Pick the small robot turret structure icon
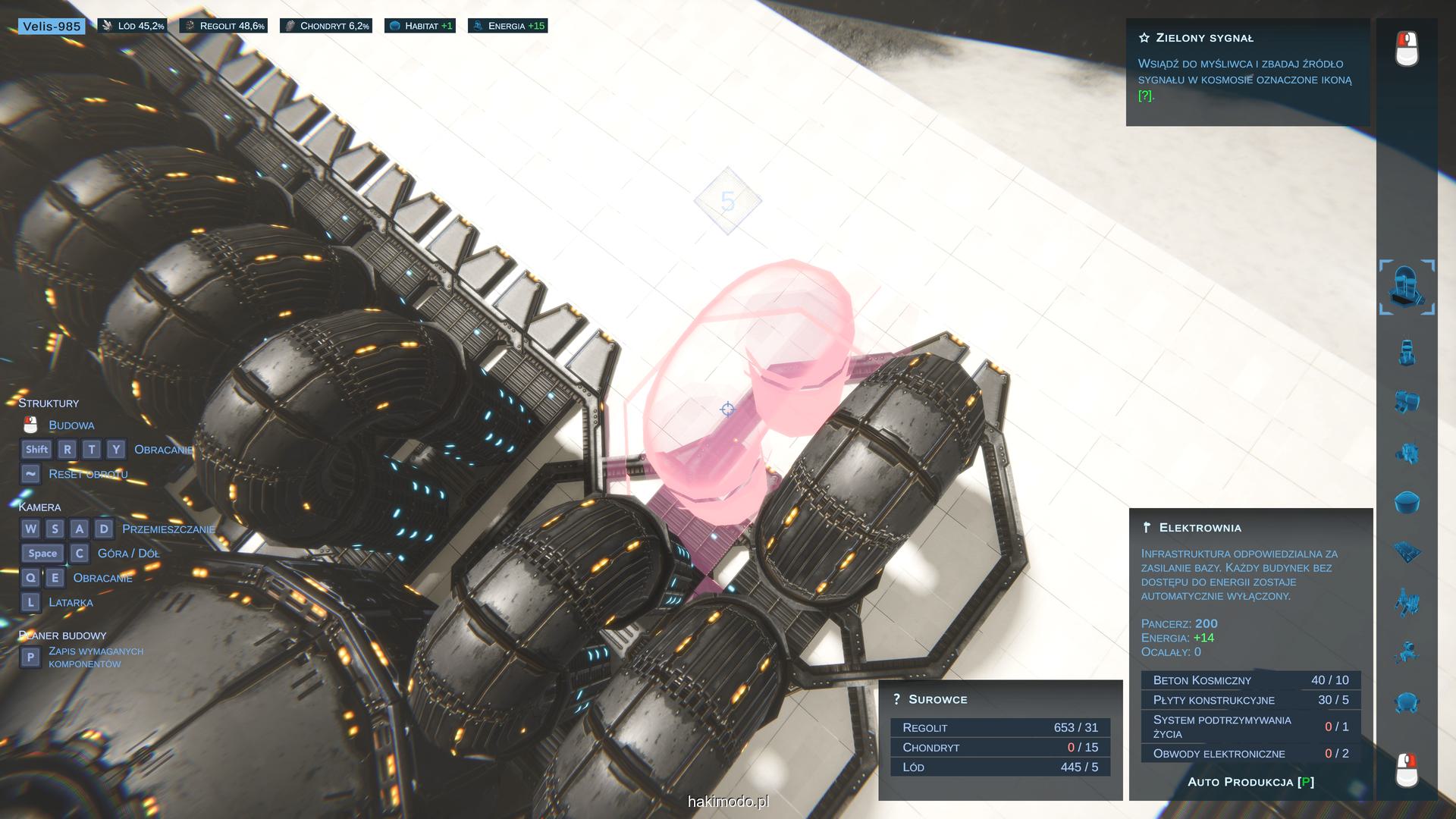Image resolution: width=1456 pixels, height=819 pixels. (x=1407, y=652)
